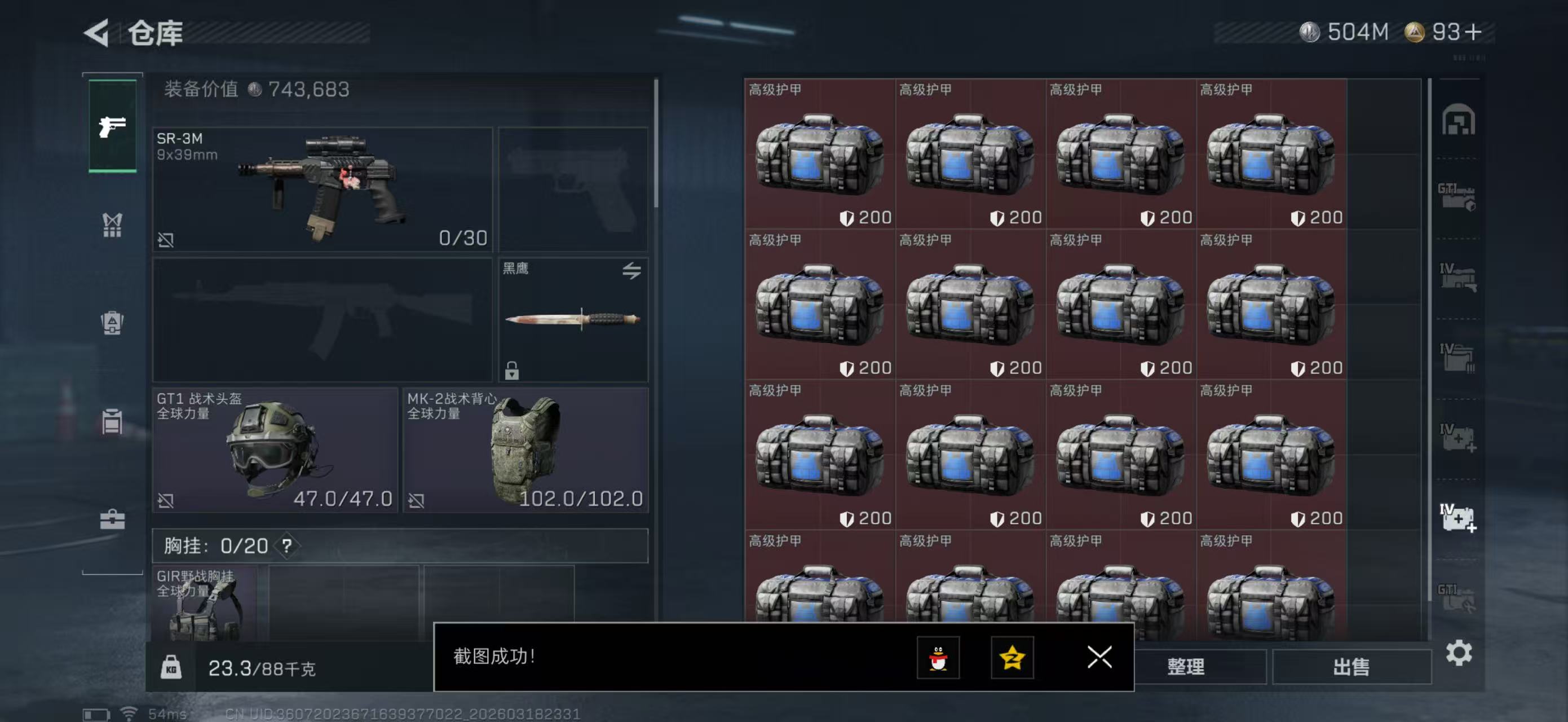The width and height of the screenshot is (1568, 722).
Task: Open the gear settings icon
Action: (x=1459, y=653)
